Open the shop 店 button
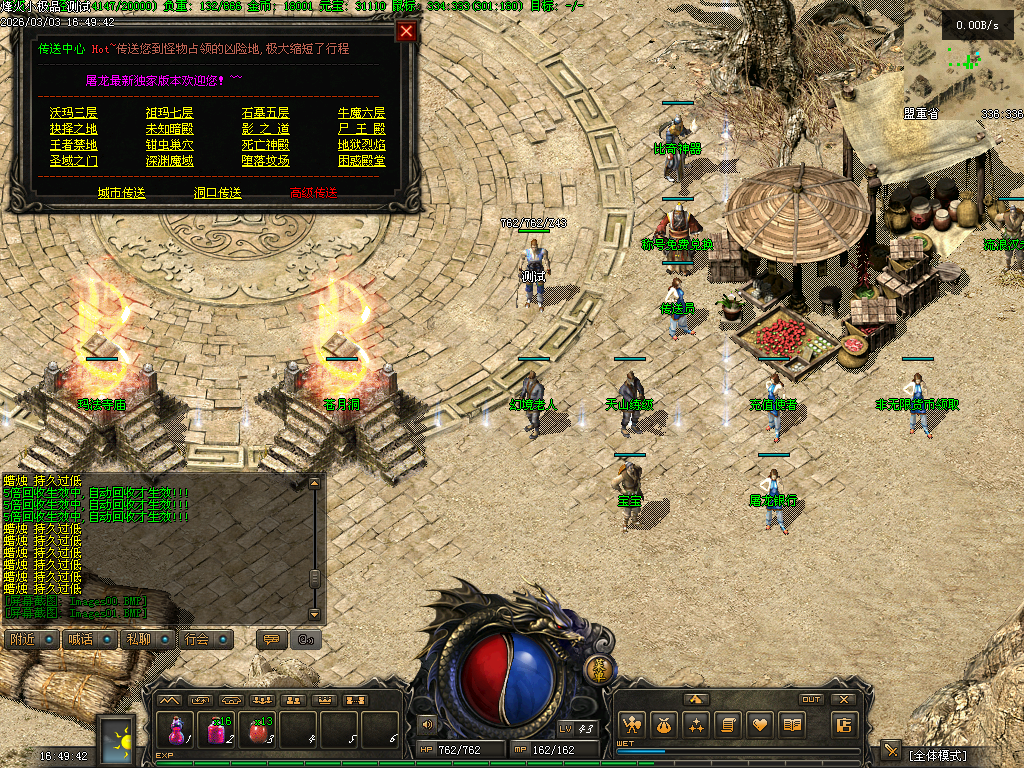This screenshot has height=768, width=1024. pyautogui.click(x=844, y=725)
